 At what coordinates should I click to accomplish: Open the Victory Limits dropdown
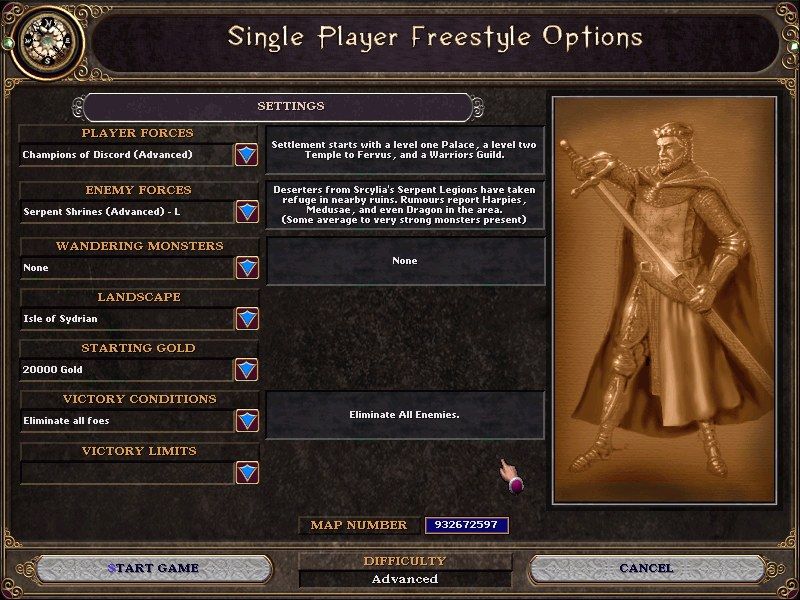coord(246,472)
